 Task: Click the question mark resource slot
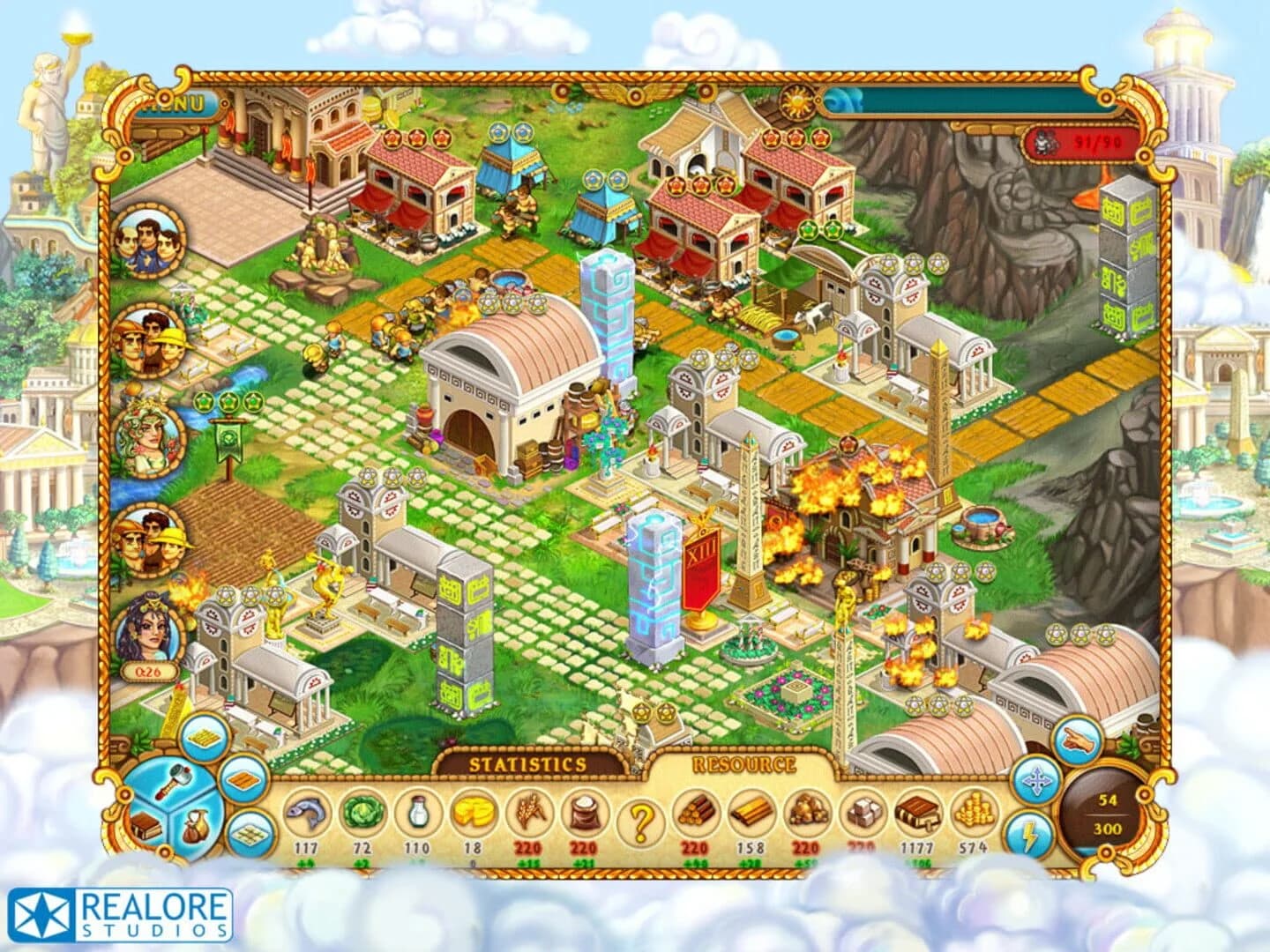pos(642,815)
